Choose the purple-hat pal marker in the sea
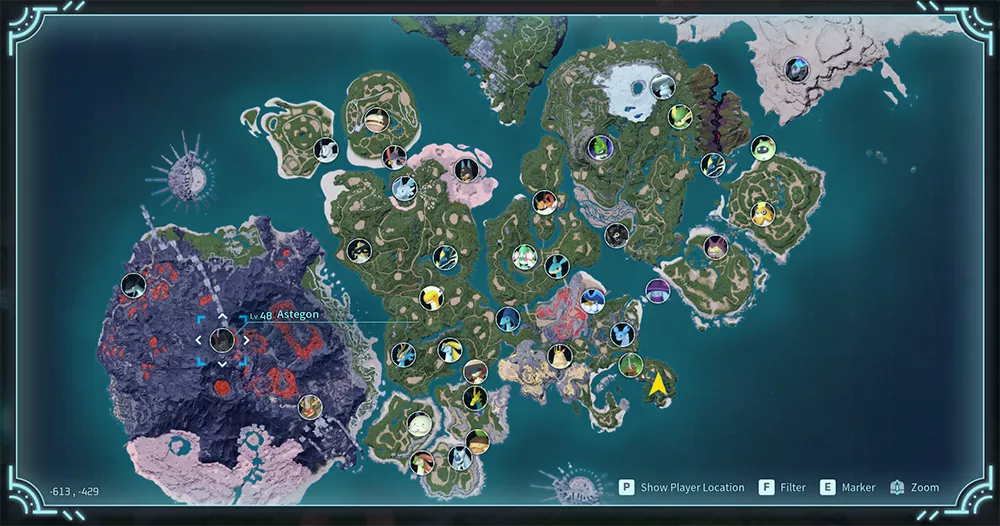The width and height of the screenshot is (1000, 526). tap(657, 291)
